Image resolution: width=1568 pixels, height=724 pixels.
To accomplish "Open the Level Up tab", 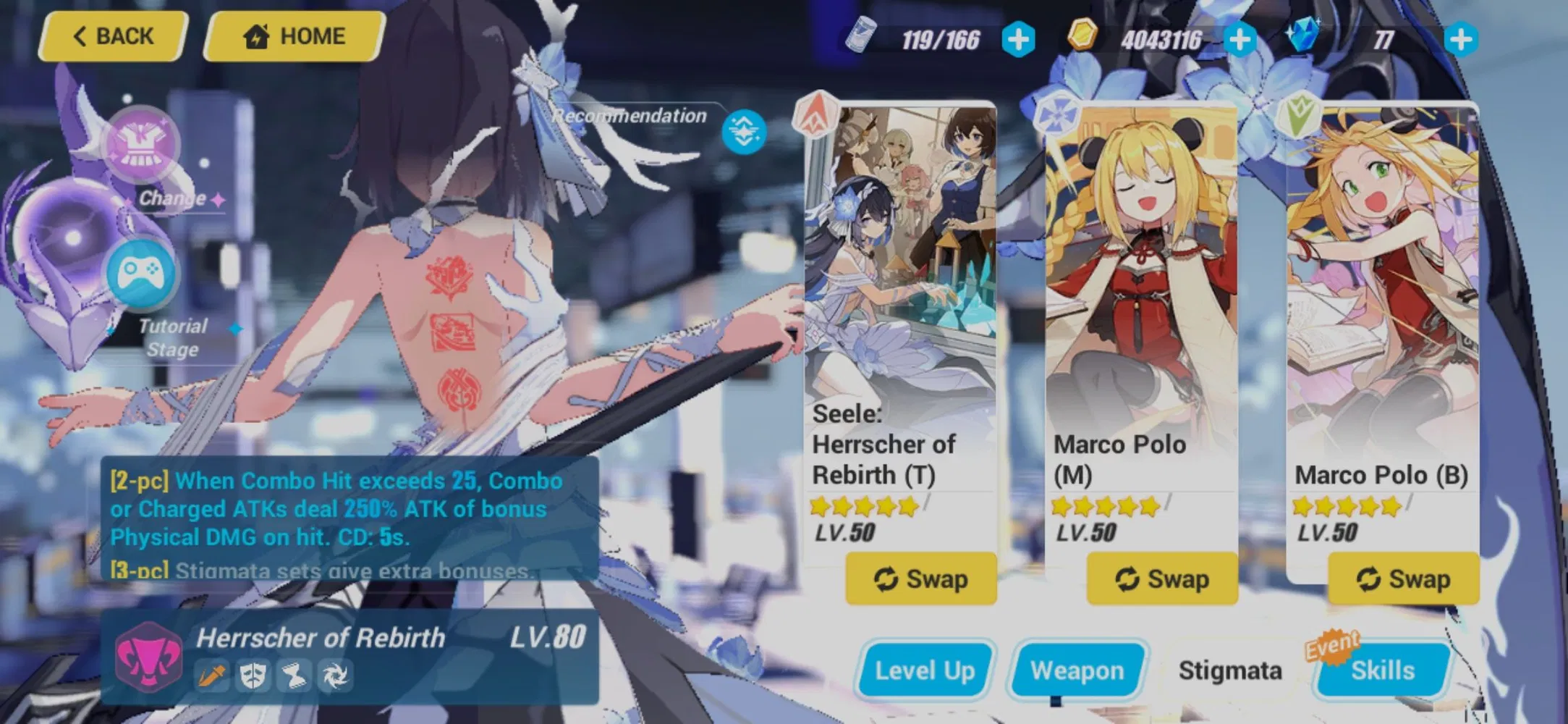I will [924, 670].
